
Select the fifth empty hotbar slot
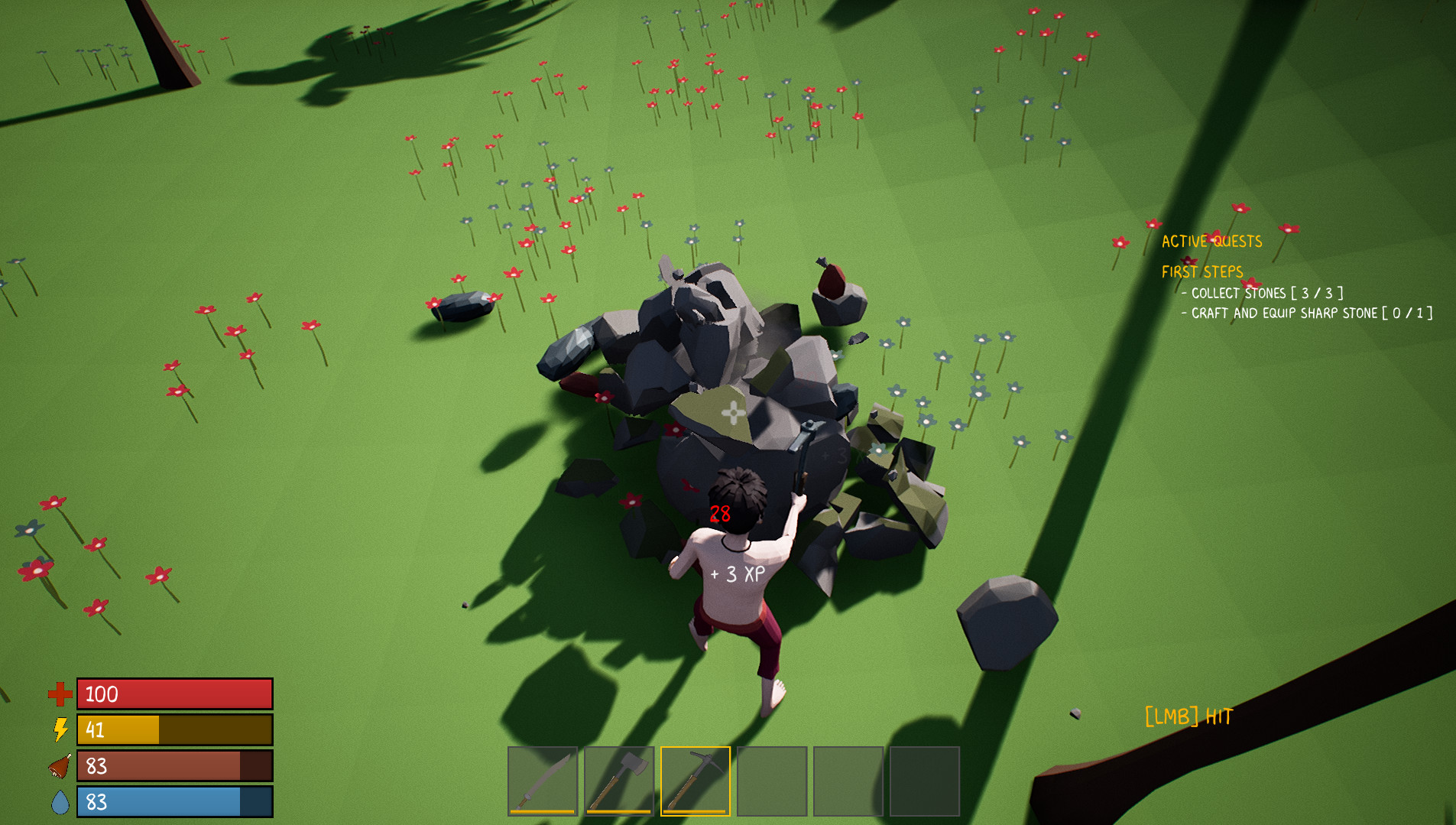click(x=849, y=782)
